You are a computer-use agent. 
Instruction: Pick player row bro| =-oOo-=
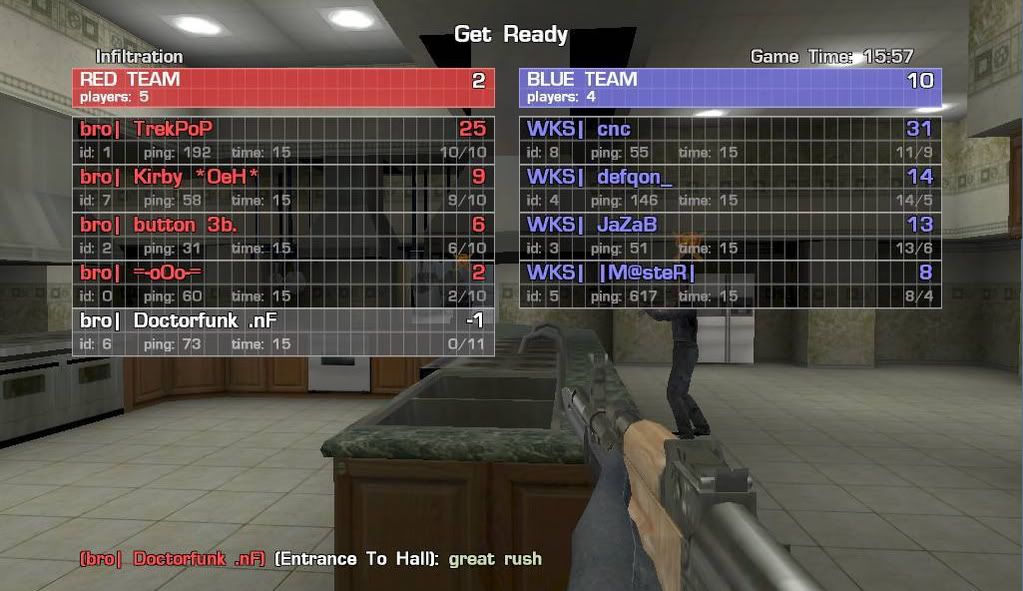coord(283,283)
